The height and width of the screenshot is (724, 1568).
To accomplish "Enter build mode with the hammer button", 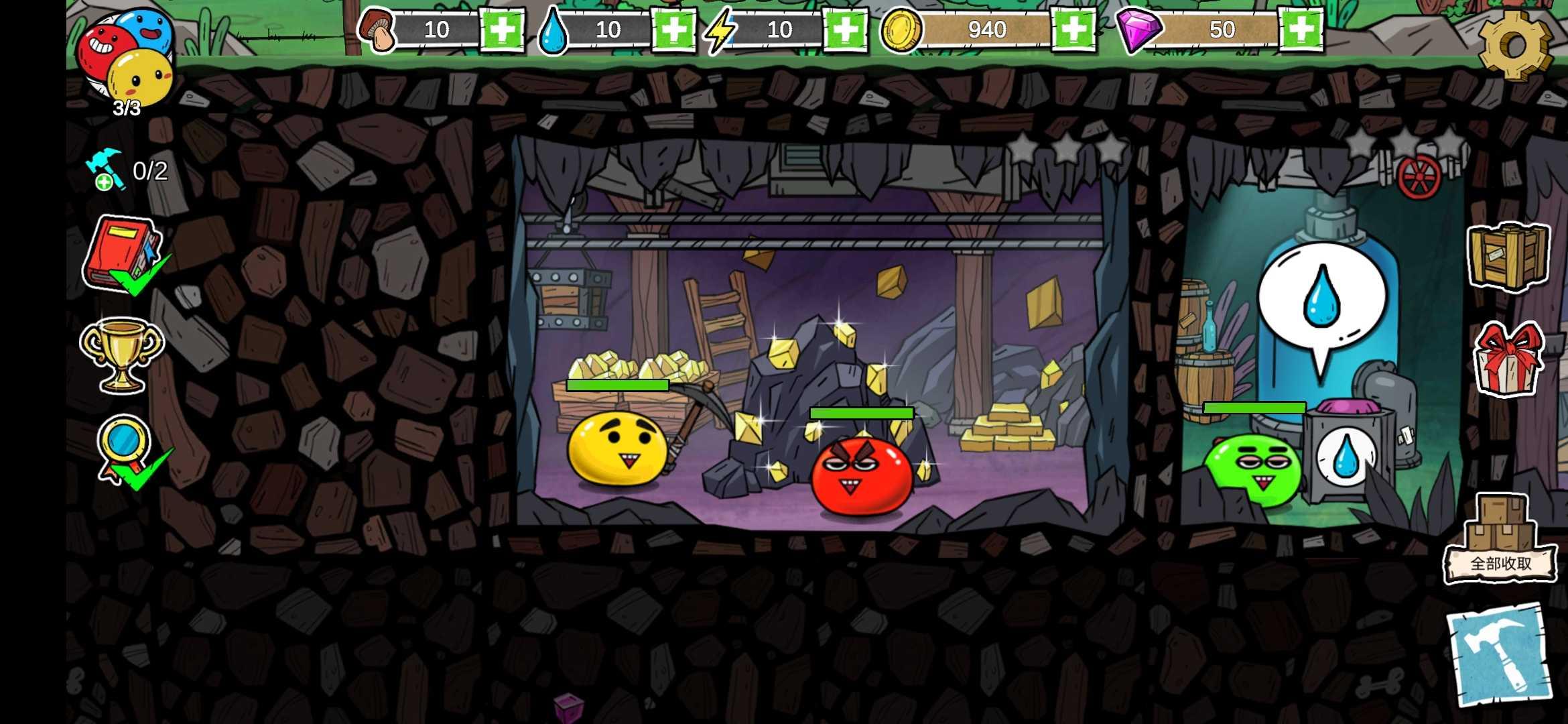I will [x=1500, y=654].
